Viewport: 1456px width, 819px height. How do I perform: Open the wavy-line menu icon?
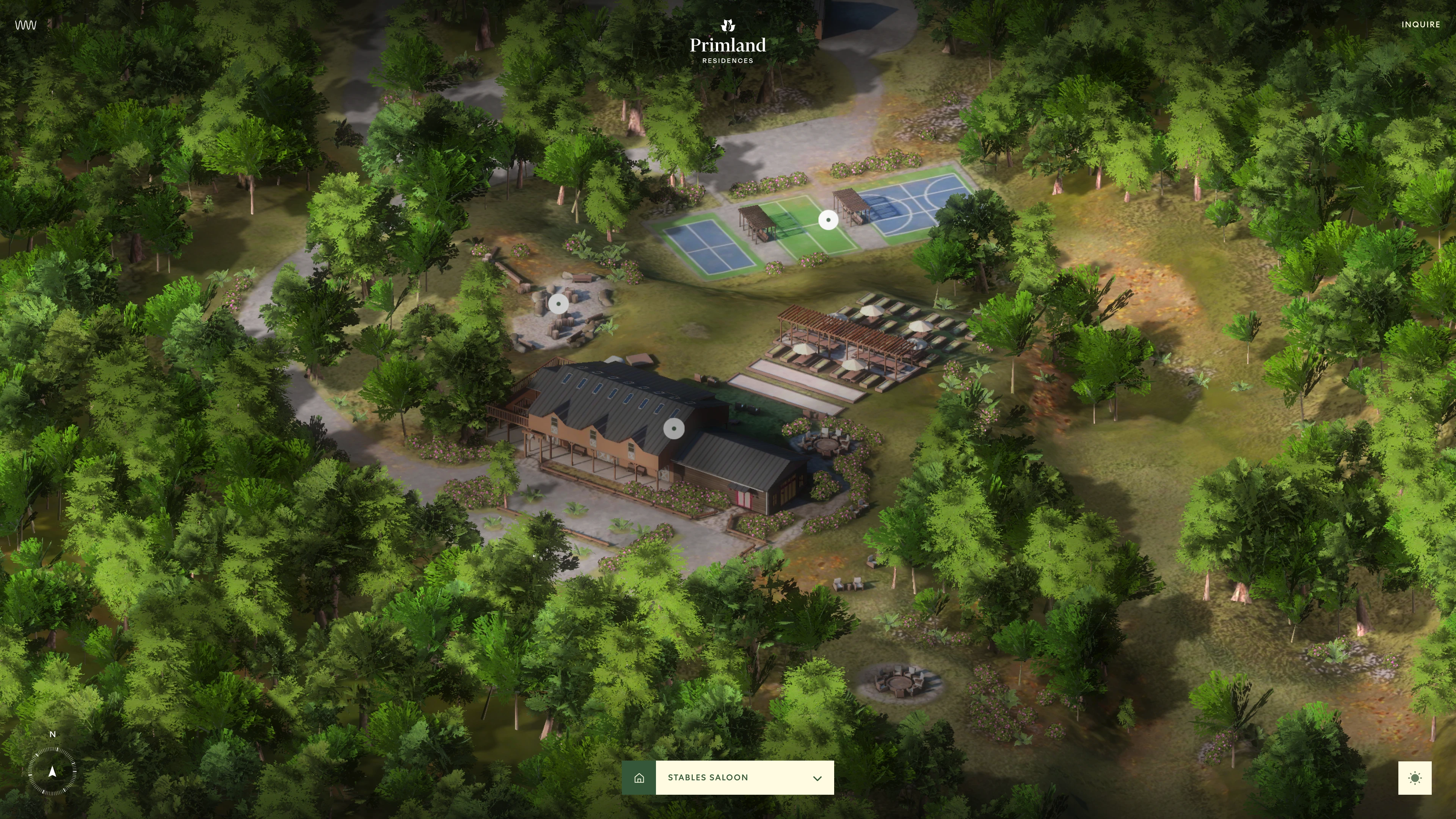(25, 25)
